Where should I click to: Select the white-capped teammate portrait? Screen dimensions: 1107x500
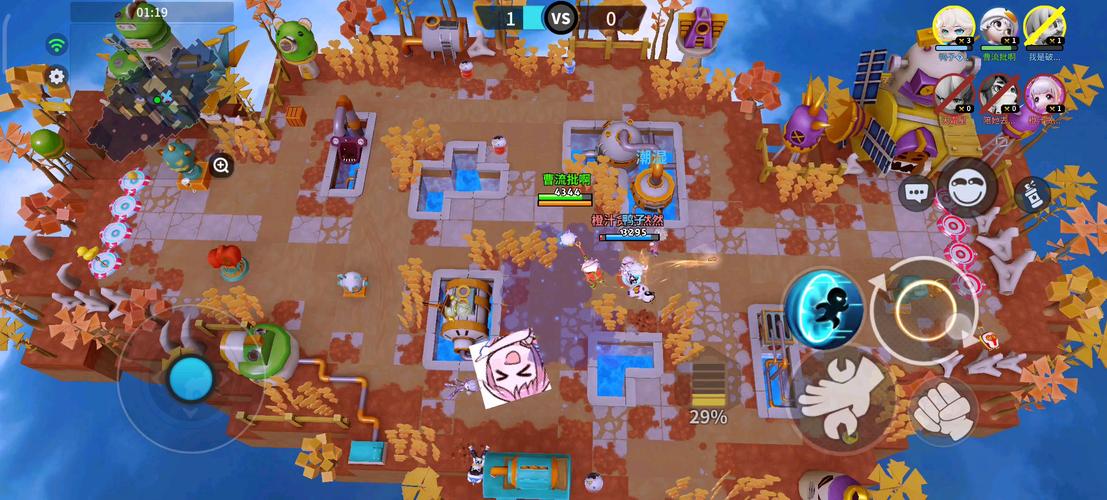[x=998, y=25]
